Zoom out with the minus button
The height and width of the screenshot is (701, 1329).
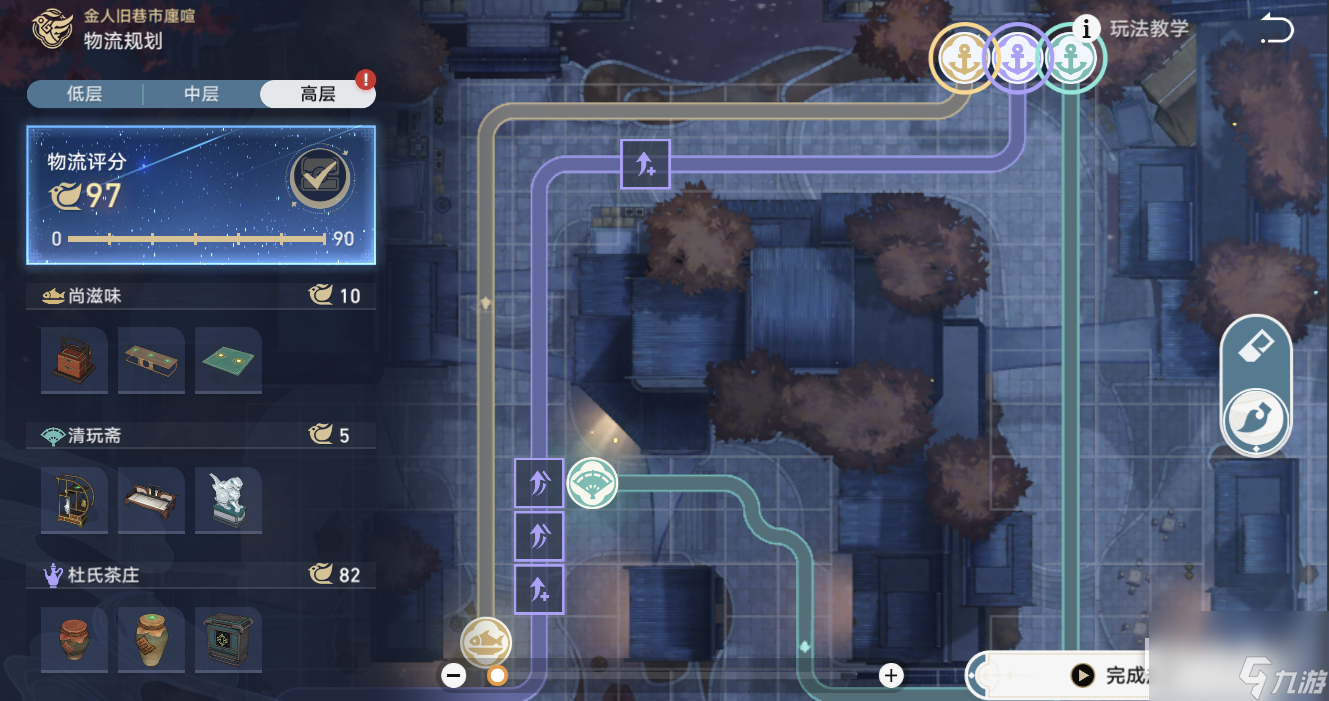[x=454, y=676]
